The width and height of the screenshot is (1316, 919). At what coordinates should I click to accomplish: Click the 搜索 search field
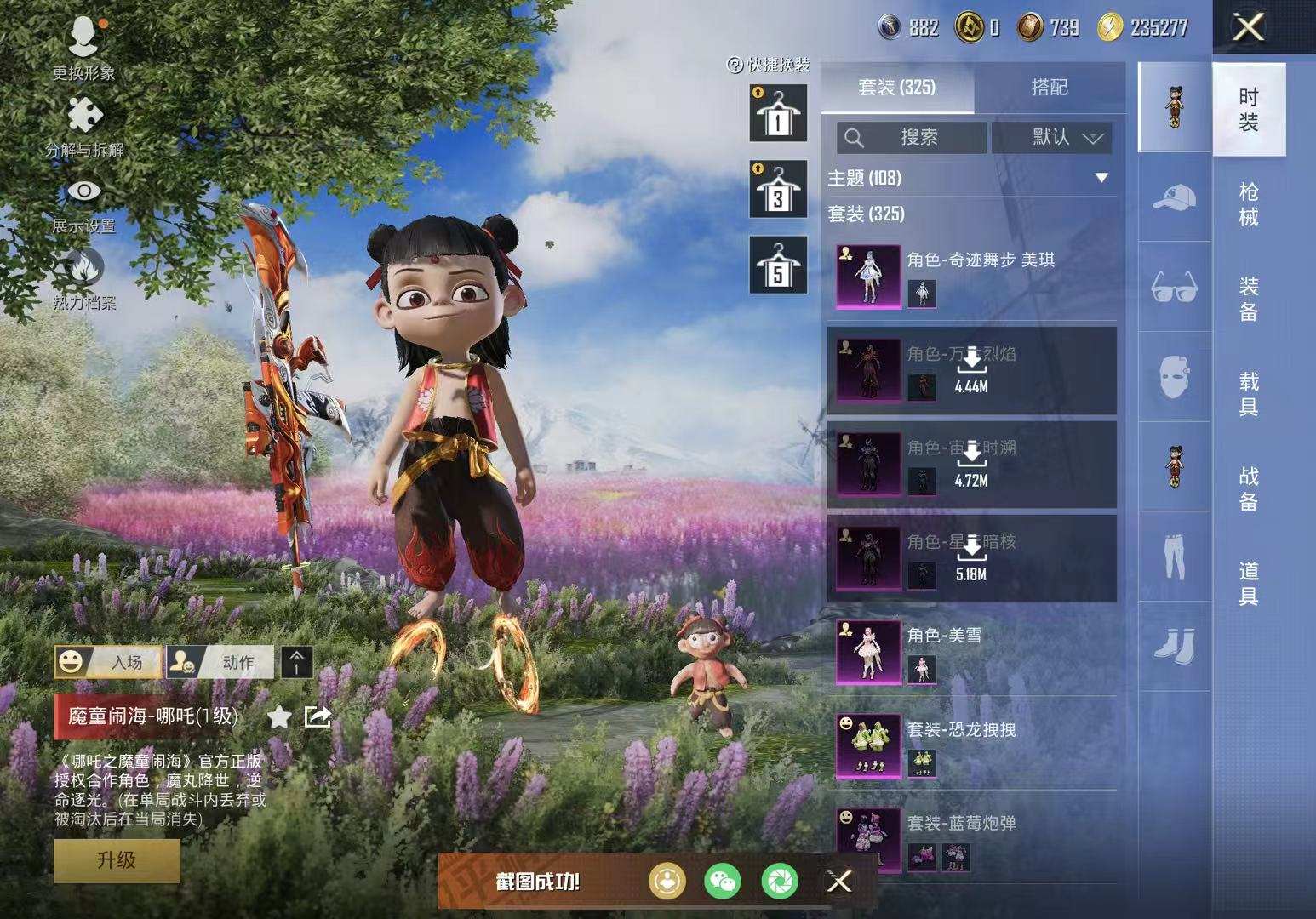[912, 138]
